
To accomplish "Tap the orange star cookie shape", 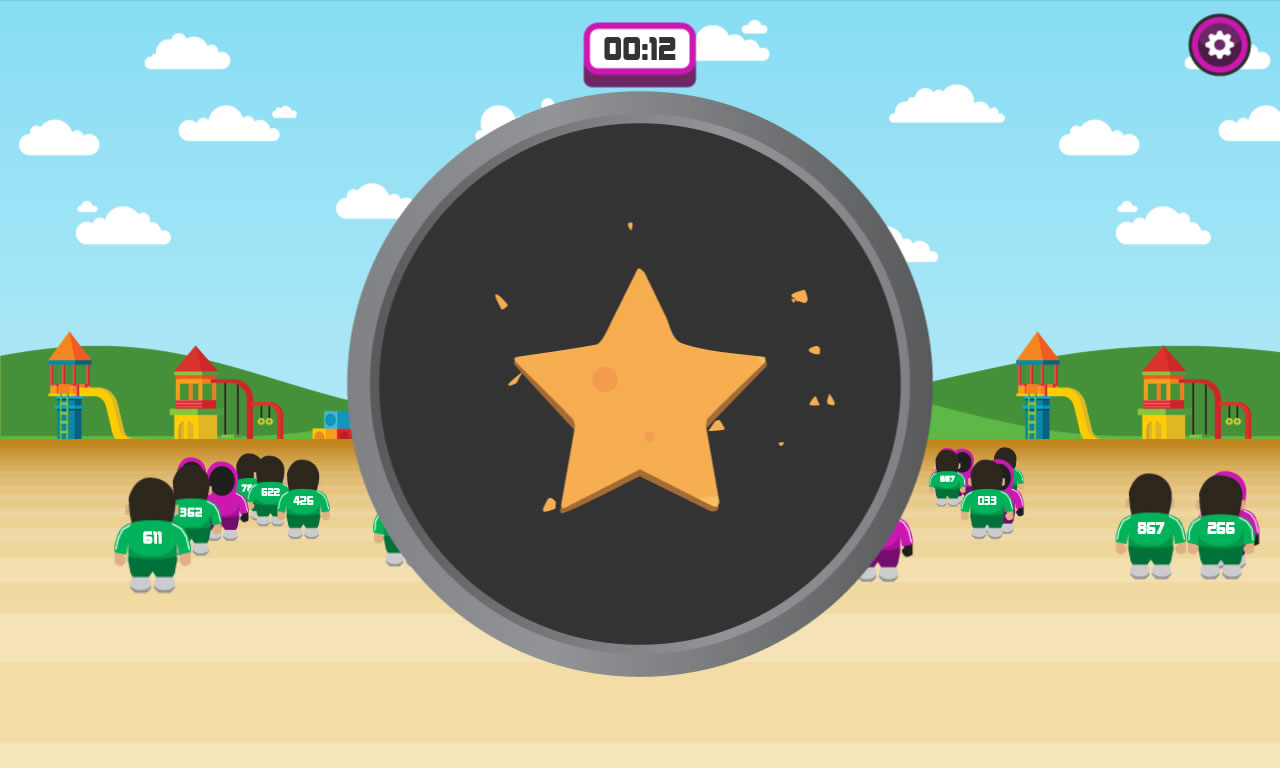I will [640, 400].
